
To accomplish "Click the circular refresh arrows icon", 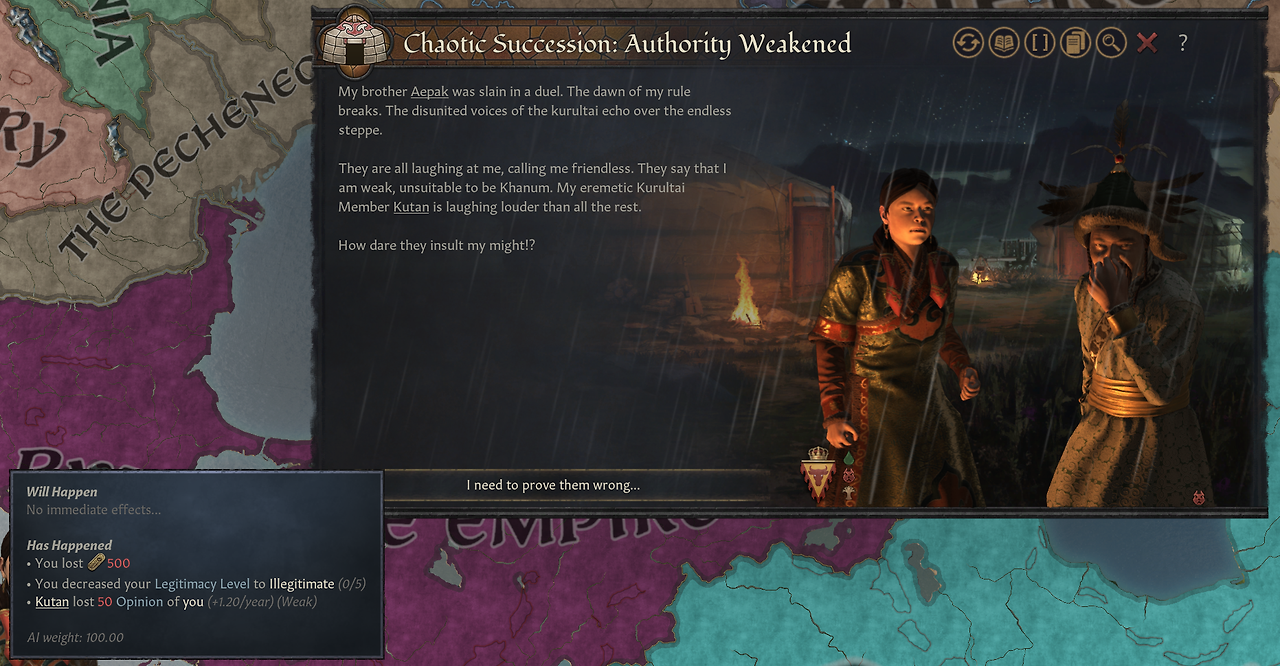I will pyautogui.click(x=968, y=43).
